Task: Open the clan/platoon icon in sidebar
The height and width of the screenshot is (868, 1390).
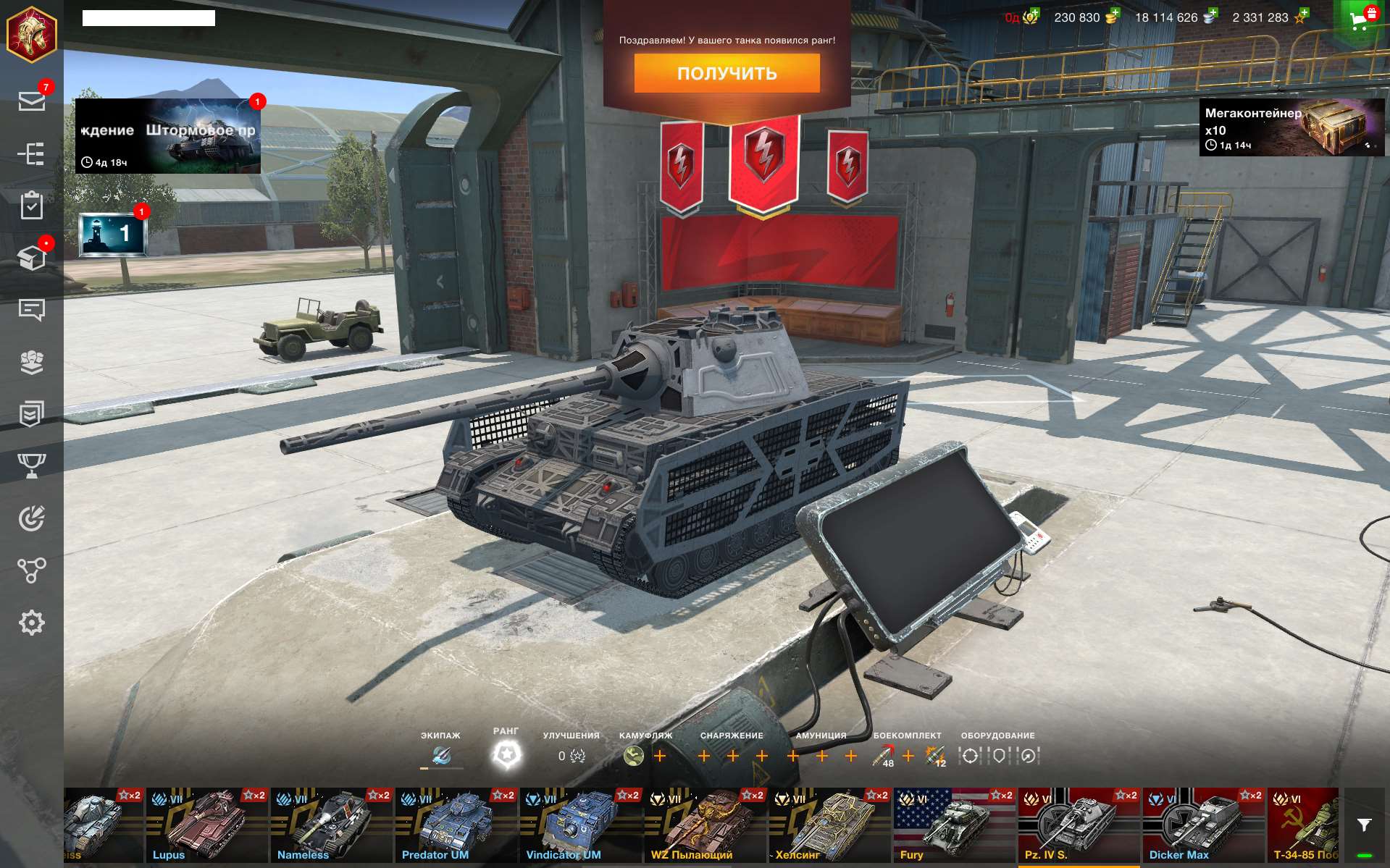Action: coord(30,363)
